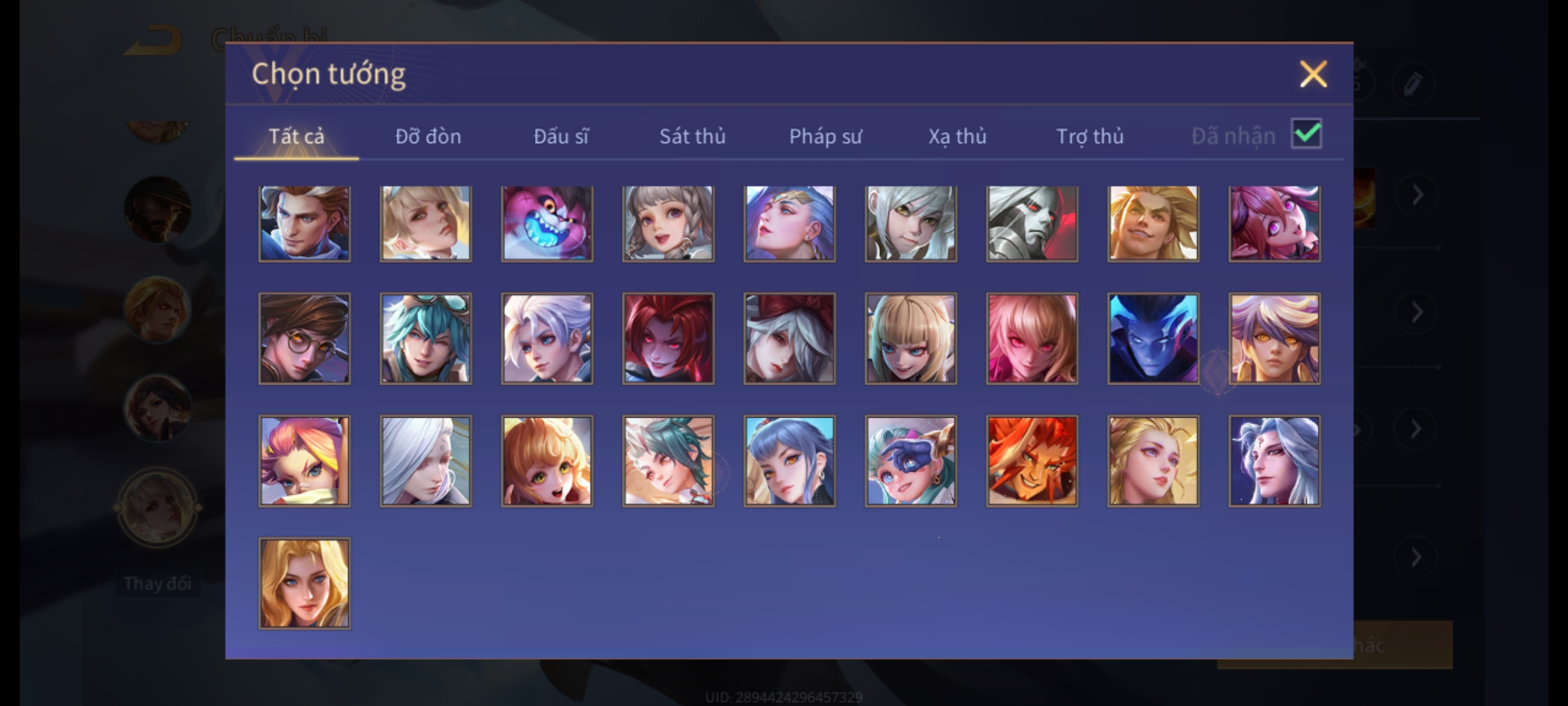This screenshot has height=706, width=1568.
Task: Filter heroes by Sát thủ
Action: (692, 136)
